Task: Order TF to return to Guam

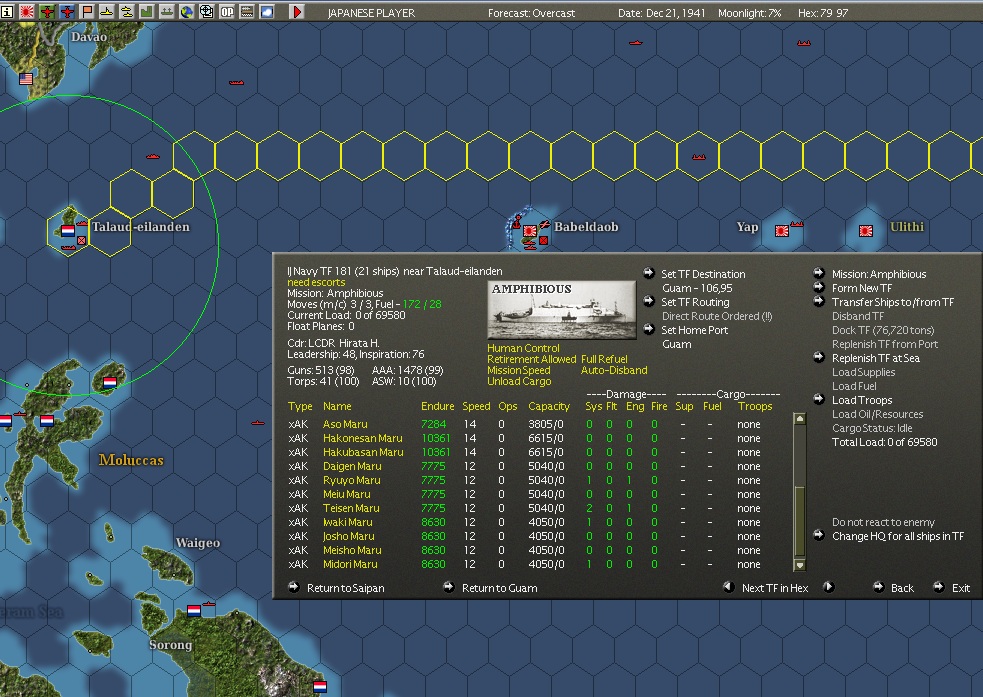Action: click(499, 588)
